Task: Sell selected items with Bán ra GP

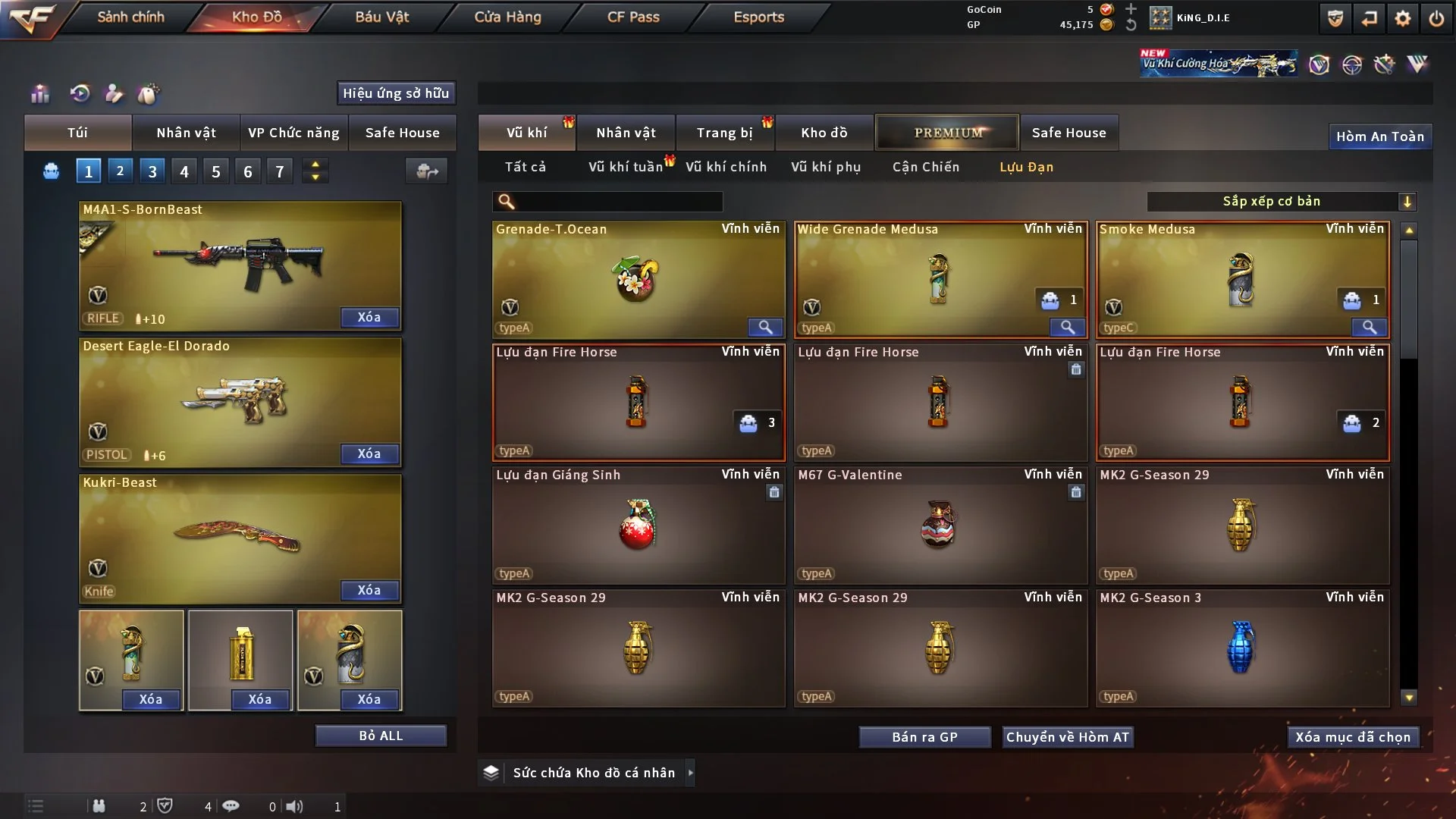Action: (x=924, y=737)
